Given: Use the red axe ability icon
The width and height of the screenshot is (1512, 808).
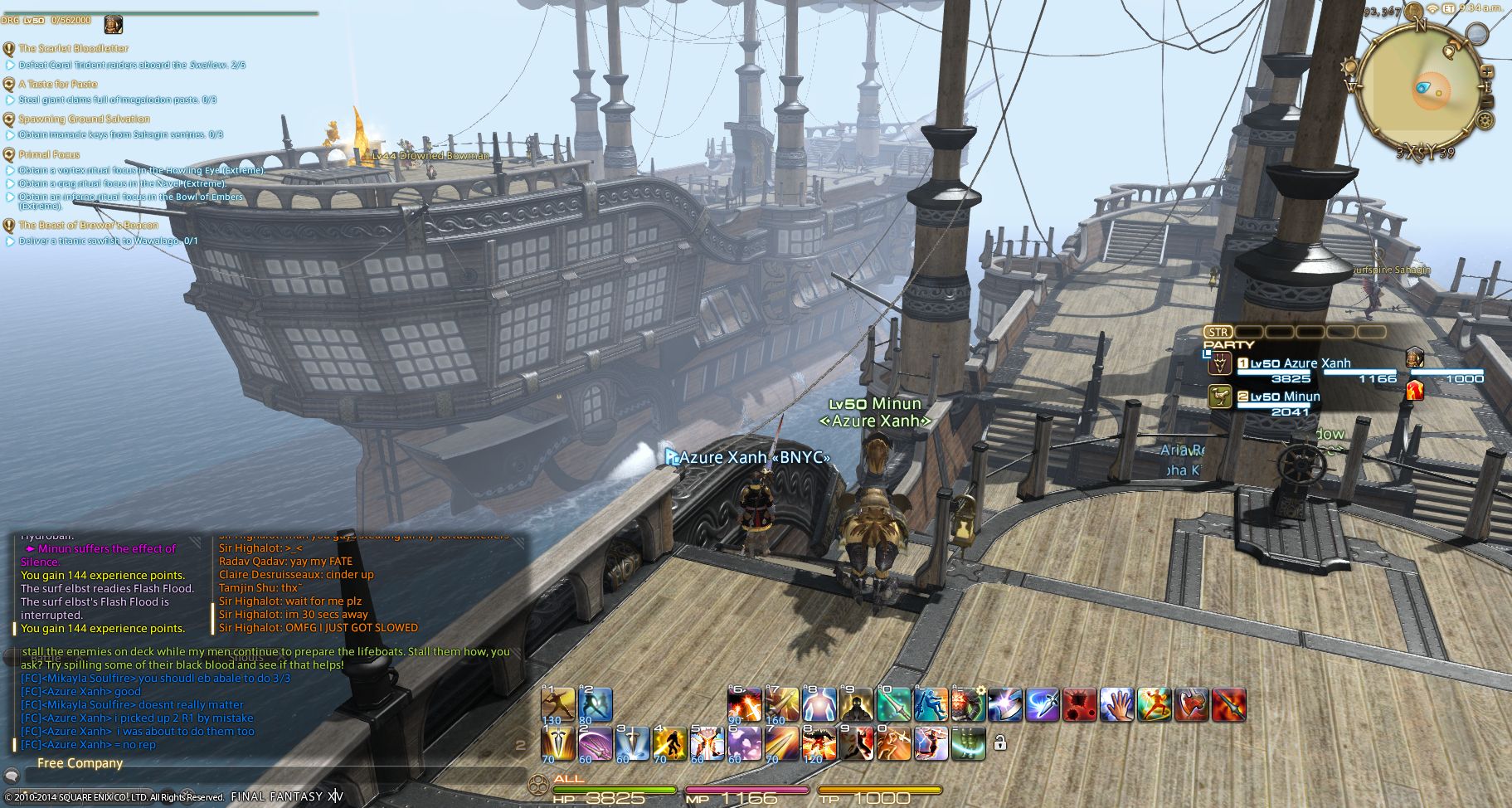Looking at the screenshot, I should click(1191, 705).
